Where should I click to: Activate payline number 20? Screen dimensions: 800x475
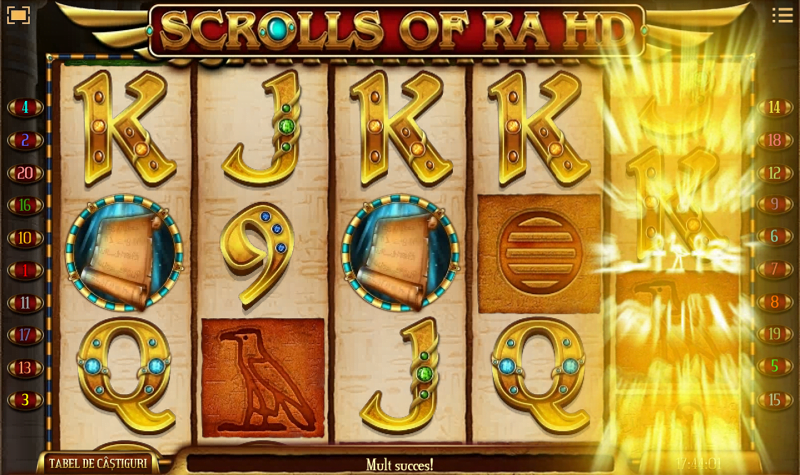click(24, 173)
